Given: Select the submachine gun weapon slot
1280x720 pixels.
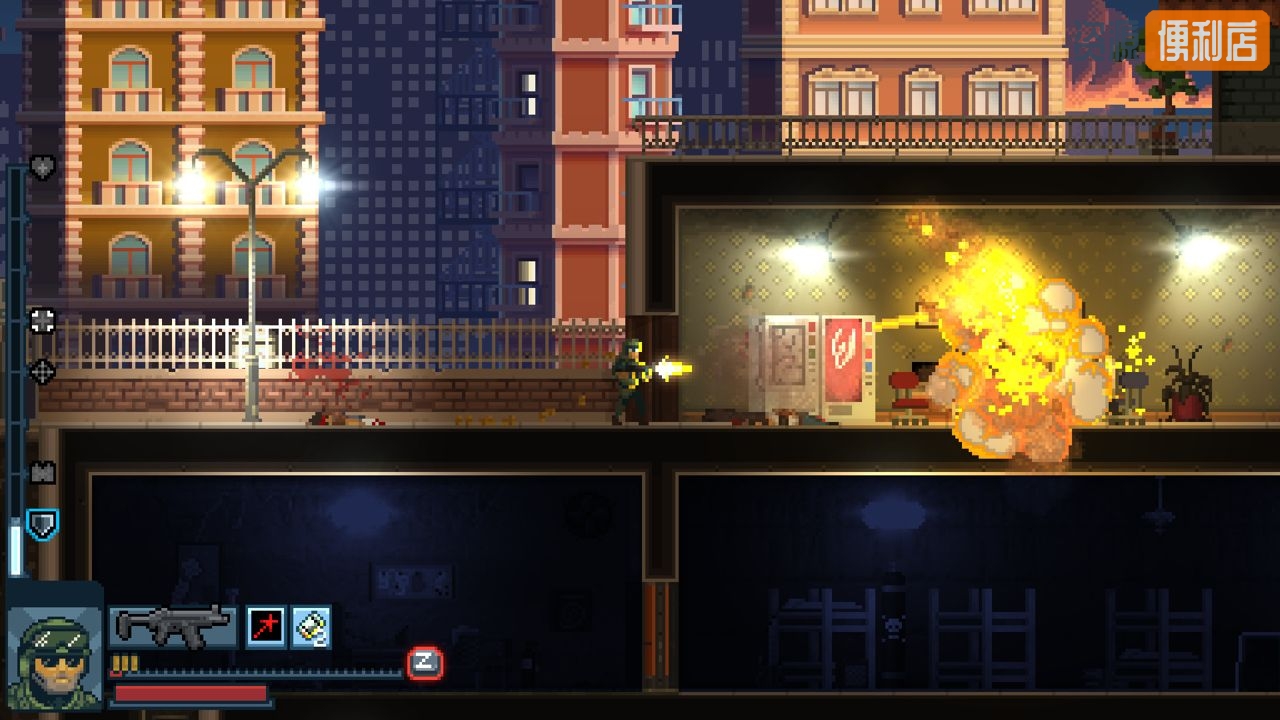Looking at the screenshot, I should (x=172, y=626).
